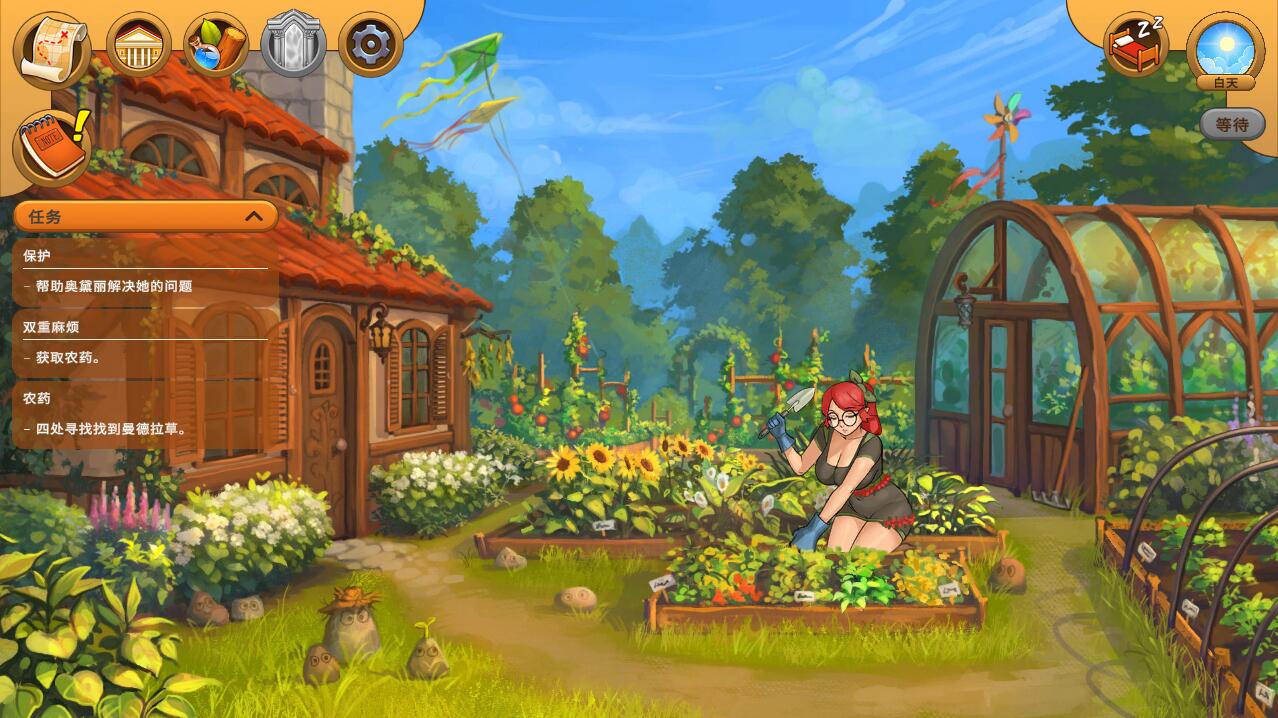Open the gear settings menu

(371, 45)
